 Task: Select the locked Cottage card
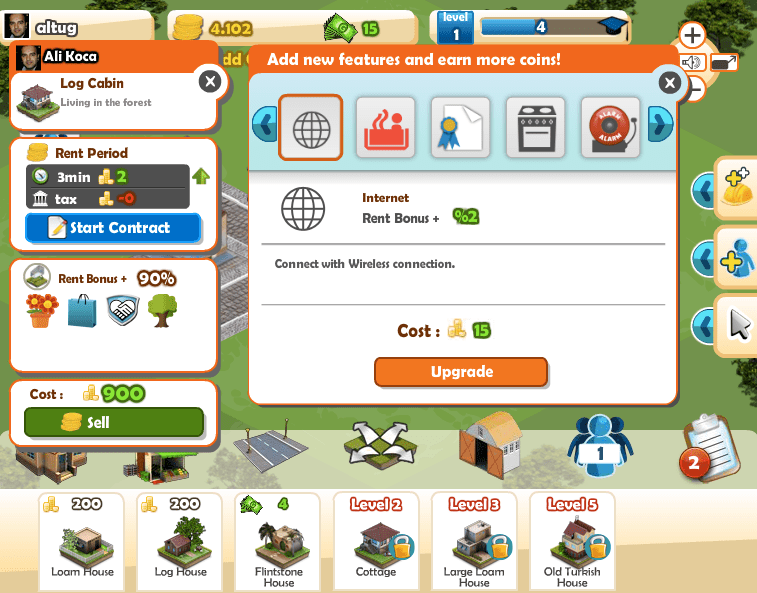tap(376, 540)
